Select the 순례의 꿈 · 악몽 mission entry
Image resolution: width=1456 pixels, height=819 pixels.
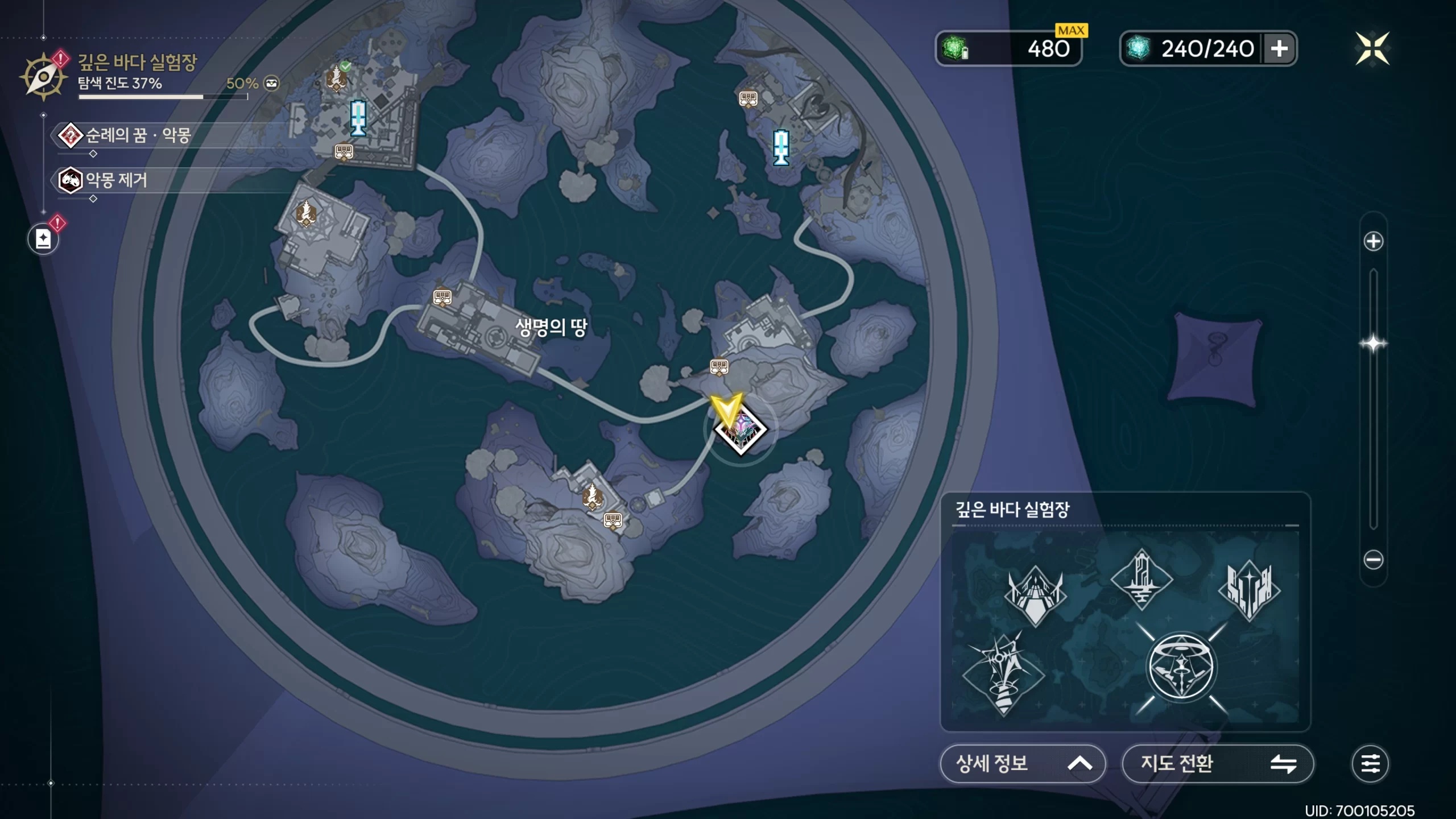(136, 135)
